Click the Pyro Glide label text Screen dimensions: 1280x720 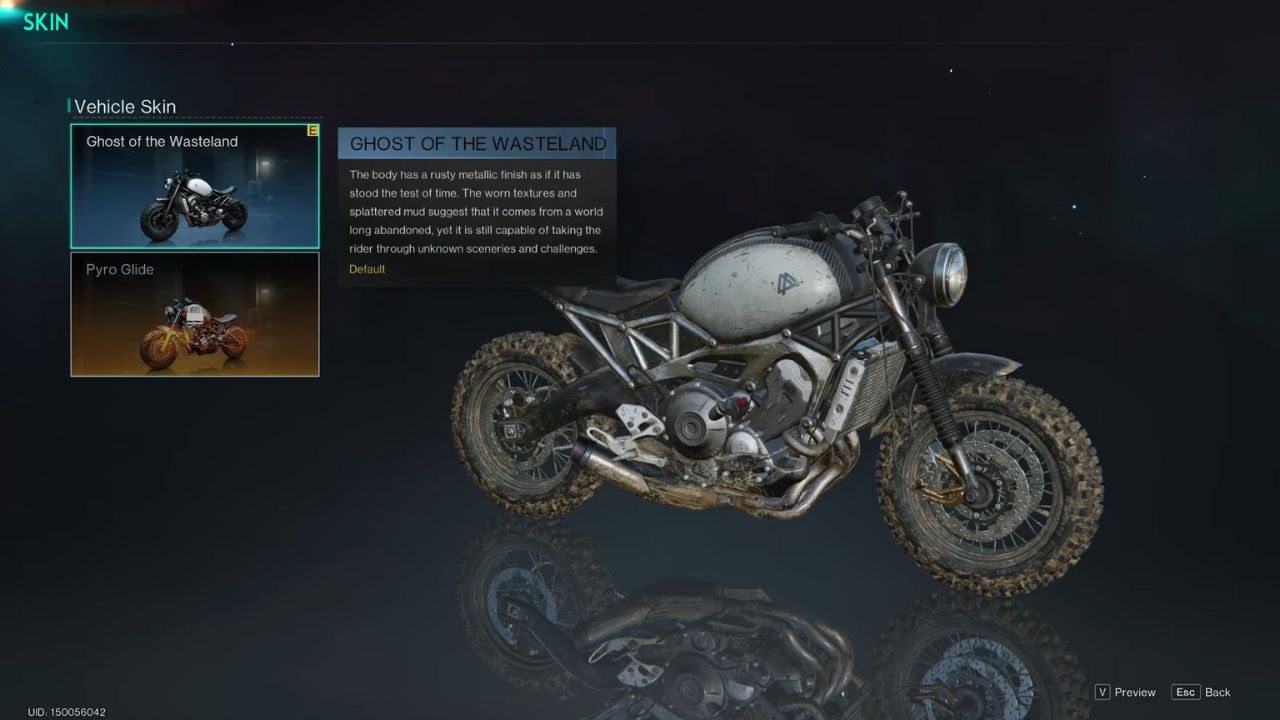(118, 269)
